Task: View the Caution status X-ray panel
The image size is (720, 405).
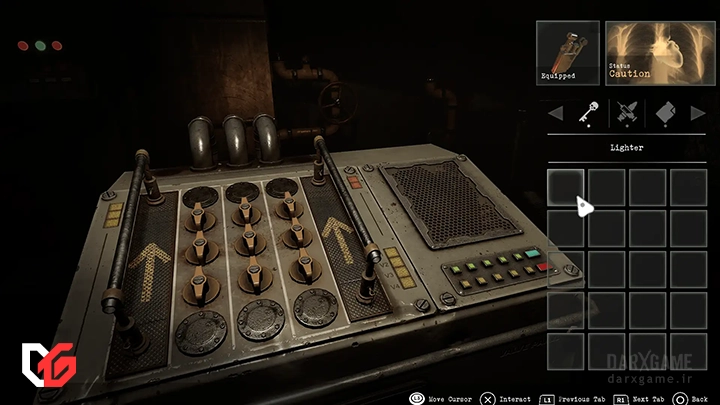Action: coord(656,53)
